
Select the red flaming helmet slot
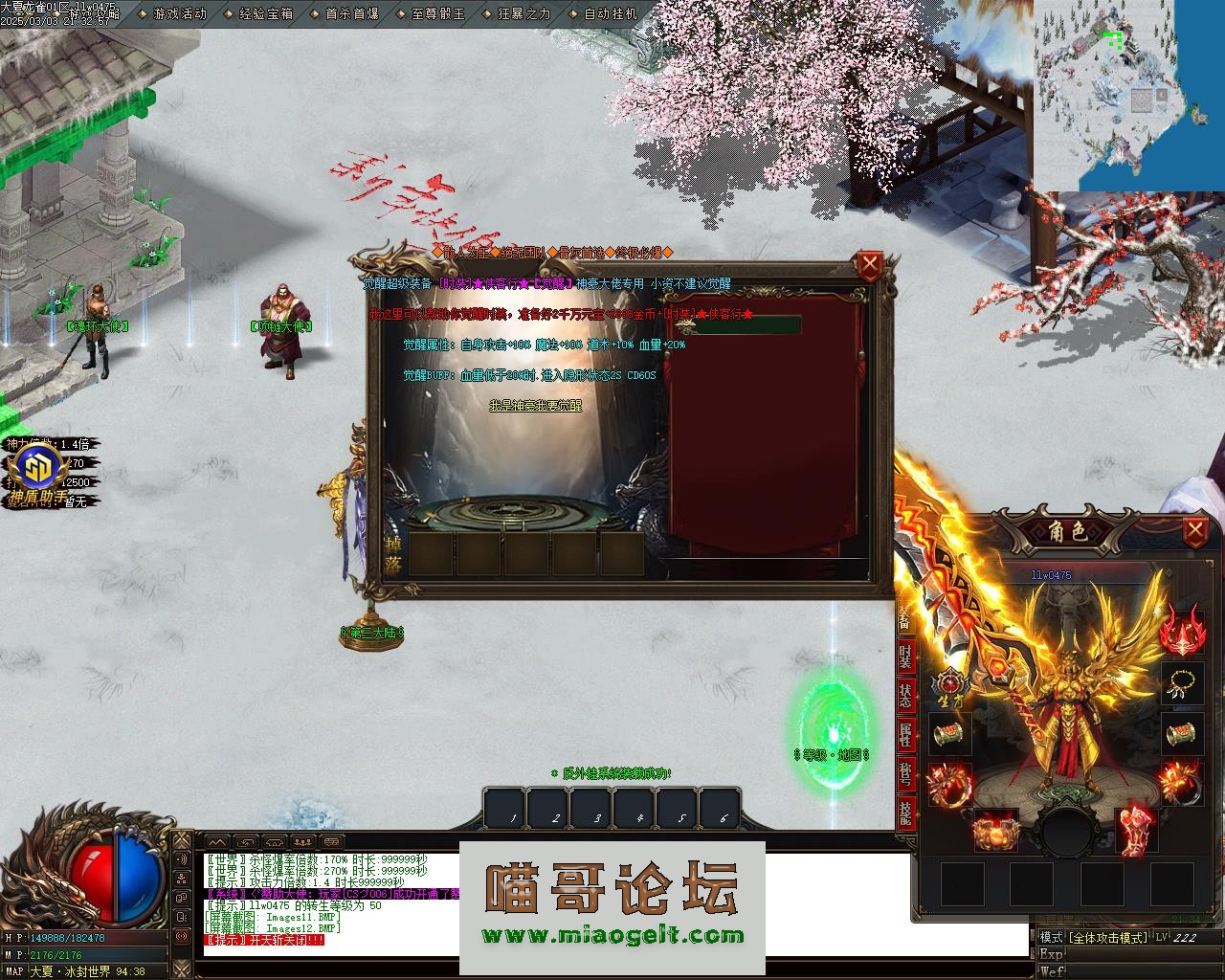[x=1183, y=633]
